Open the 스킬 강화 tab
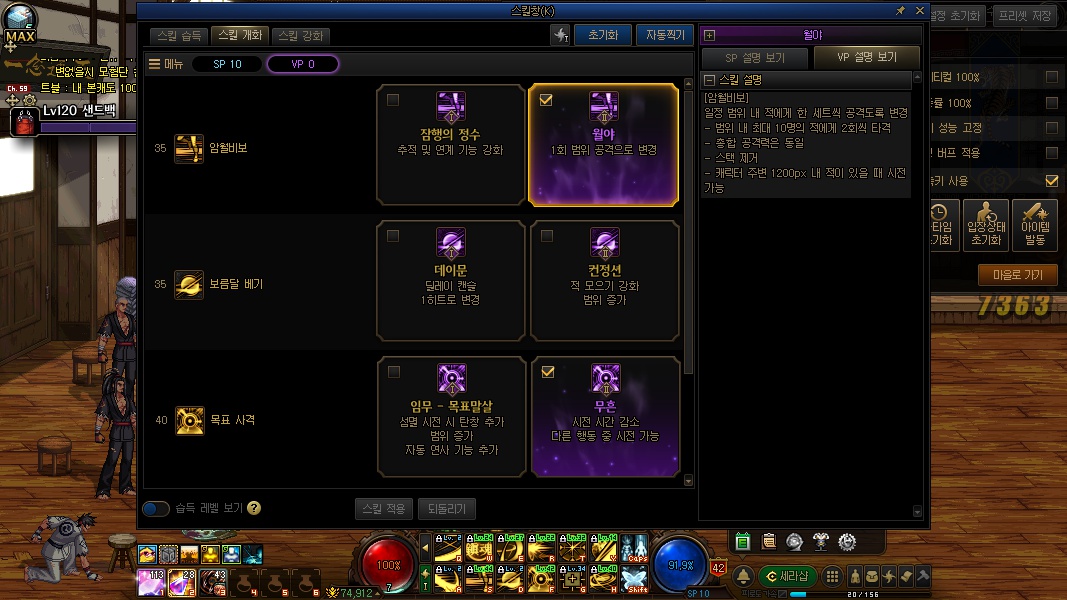This screenshot has width=1067, height=600. (301, 35)
